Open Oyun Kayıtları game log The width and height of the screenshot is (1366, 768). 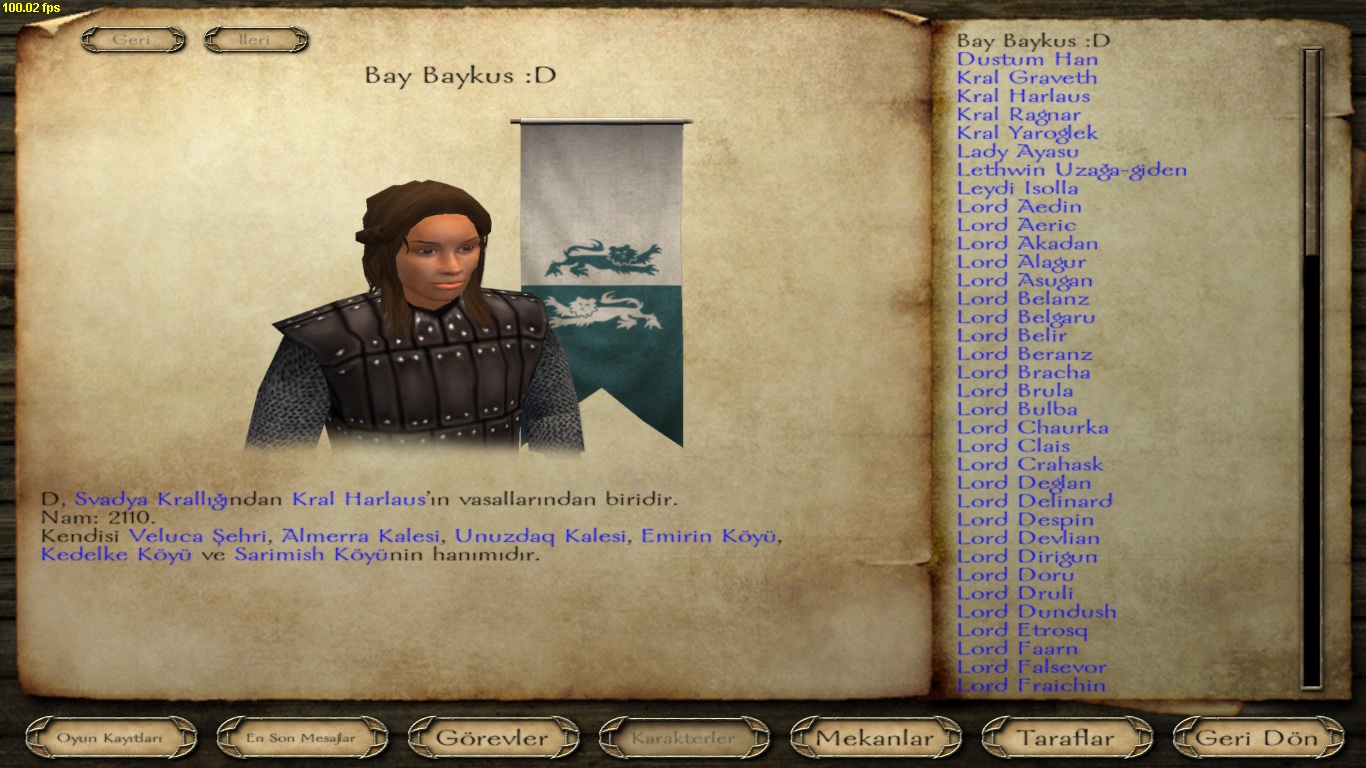coord(110,739)
